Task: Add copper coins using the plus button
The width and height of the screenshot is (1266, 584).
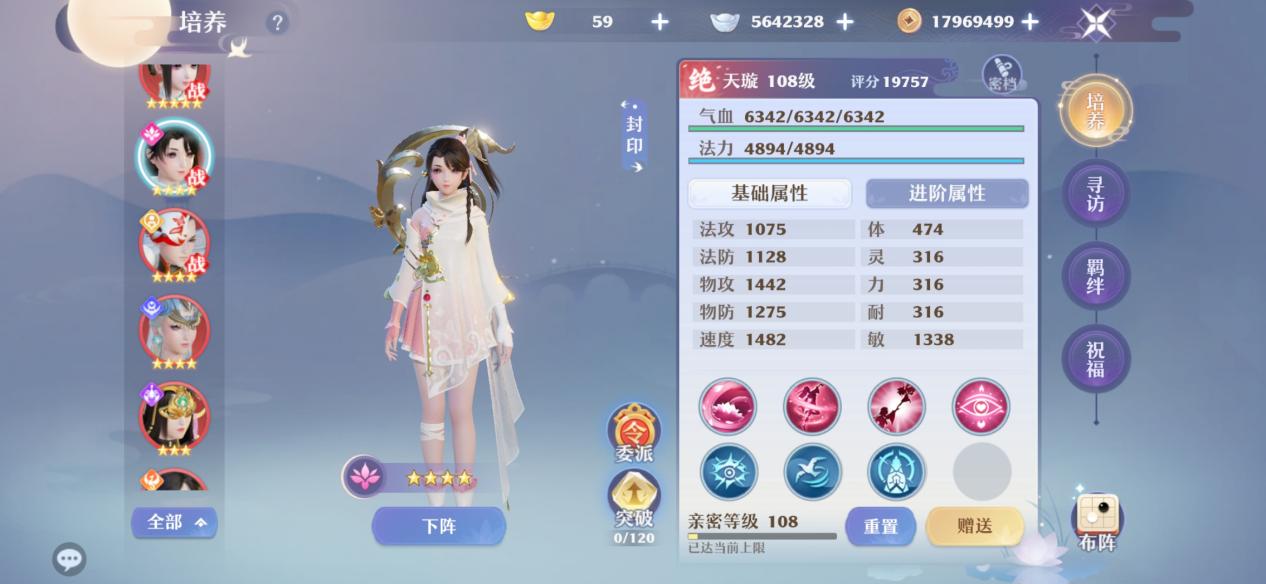Action: click(x=1030, y=22)
